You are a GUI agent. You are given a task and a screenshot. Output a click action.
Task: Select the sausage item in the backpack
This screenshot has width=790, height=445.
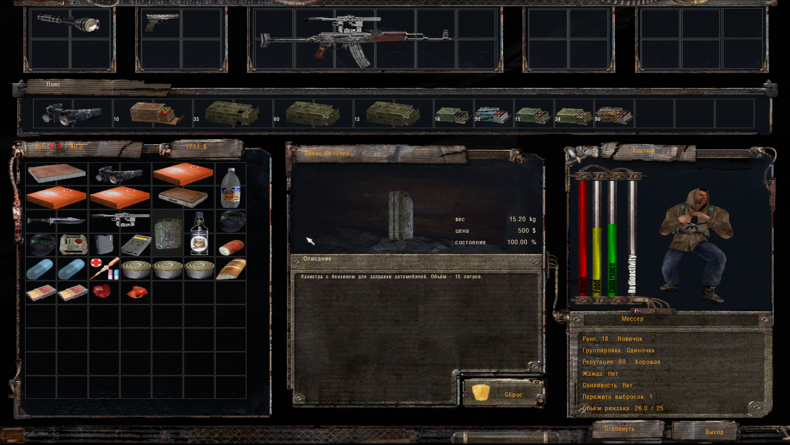[x=232, y=245]
